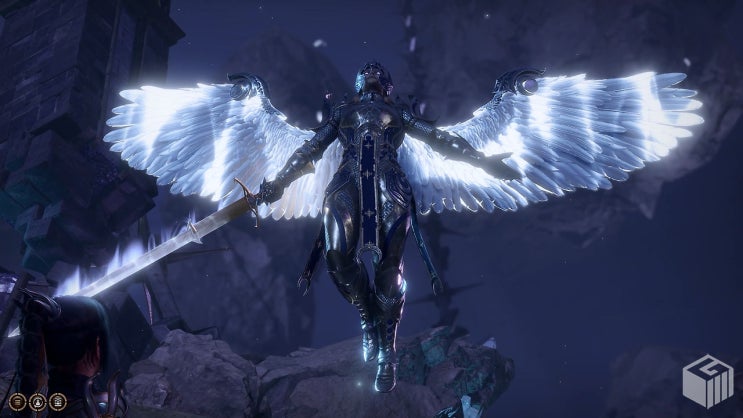Click the stacked-lines round icon
The height and width of the screenshot is (418, 743).
pos(18,402)
